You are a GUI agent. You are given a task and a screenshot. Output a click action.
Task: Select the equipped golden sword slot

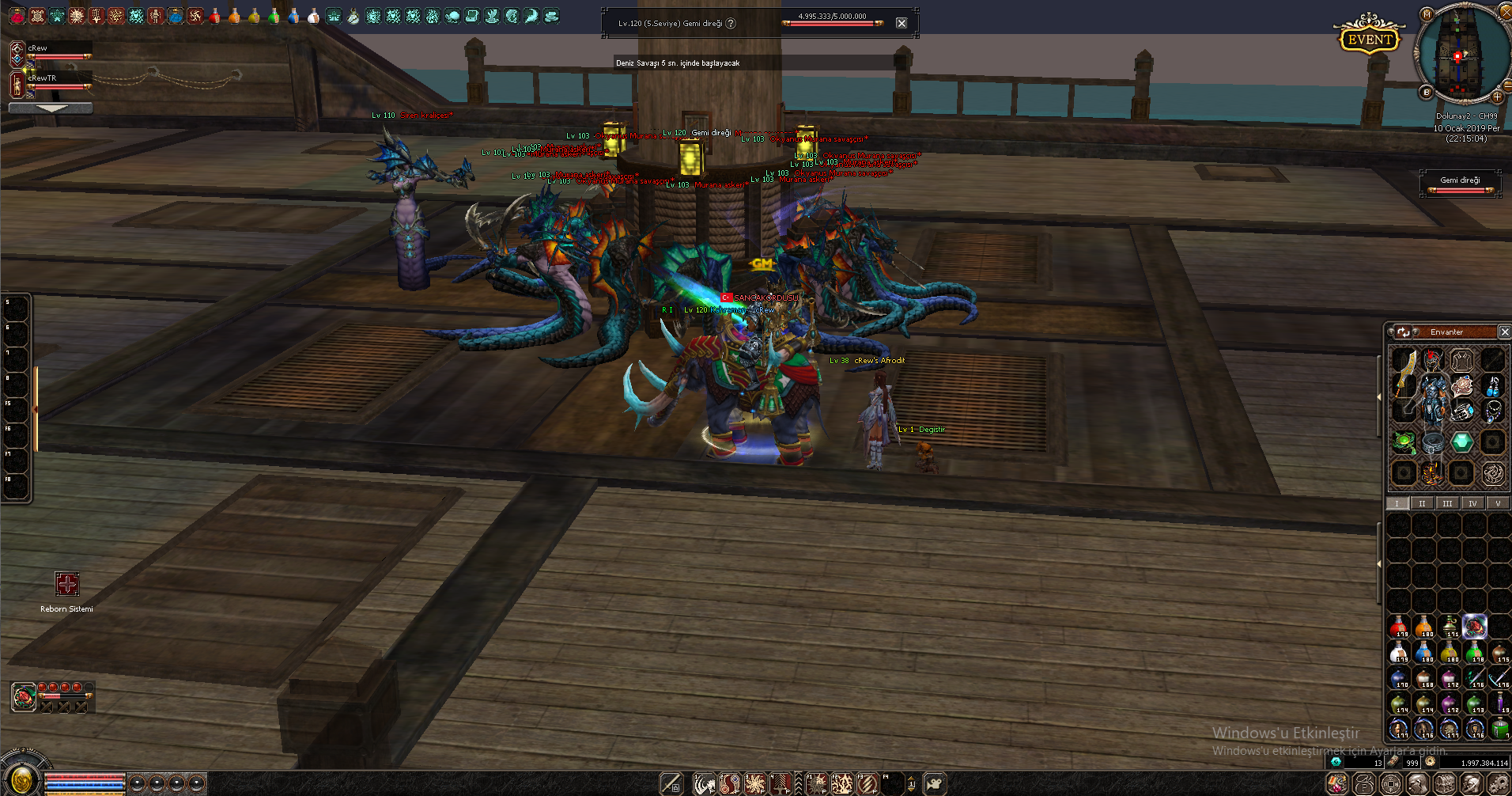pos(1404,372)
